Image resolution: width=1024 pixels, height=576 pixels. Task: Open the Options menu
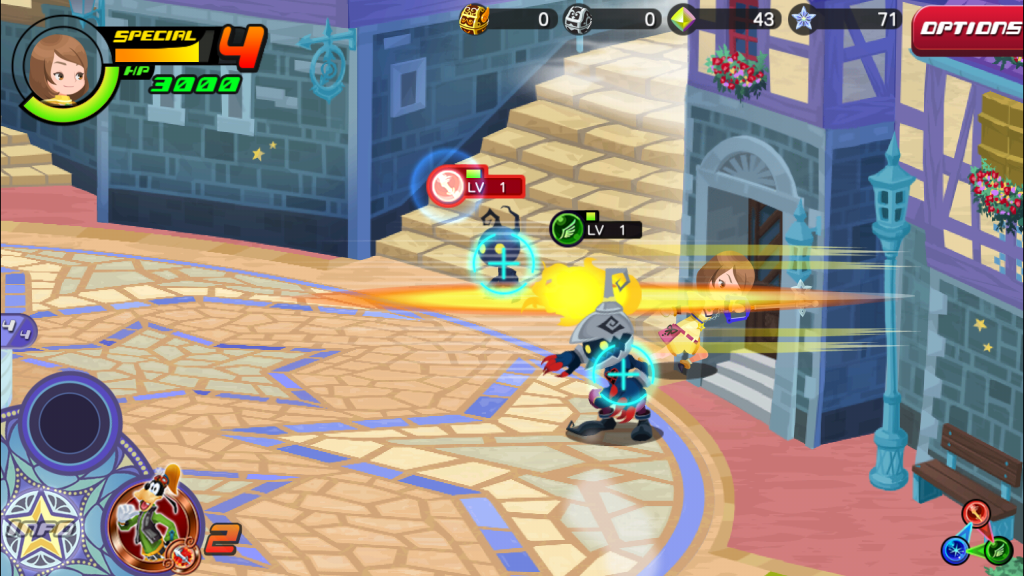[968, 28]
